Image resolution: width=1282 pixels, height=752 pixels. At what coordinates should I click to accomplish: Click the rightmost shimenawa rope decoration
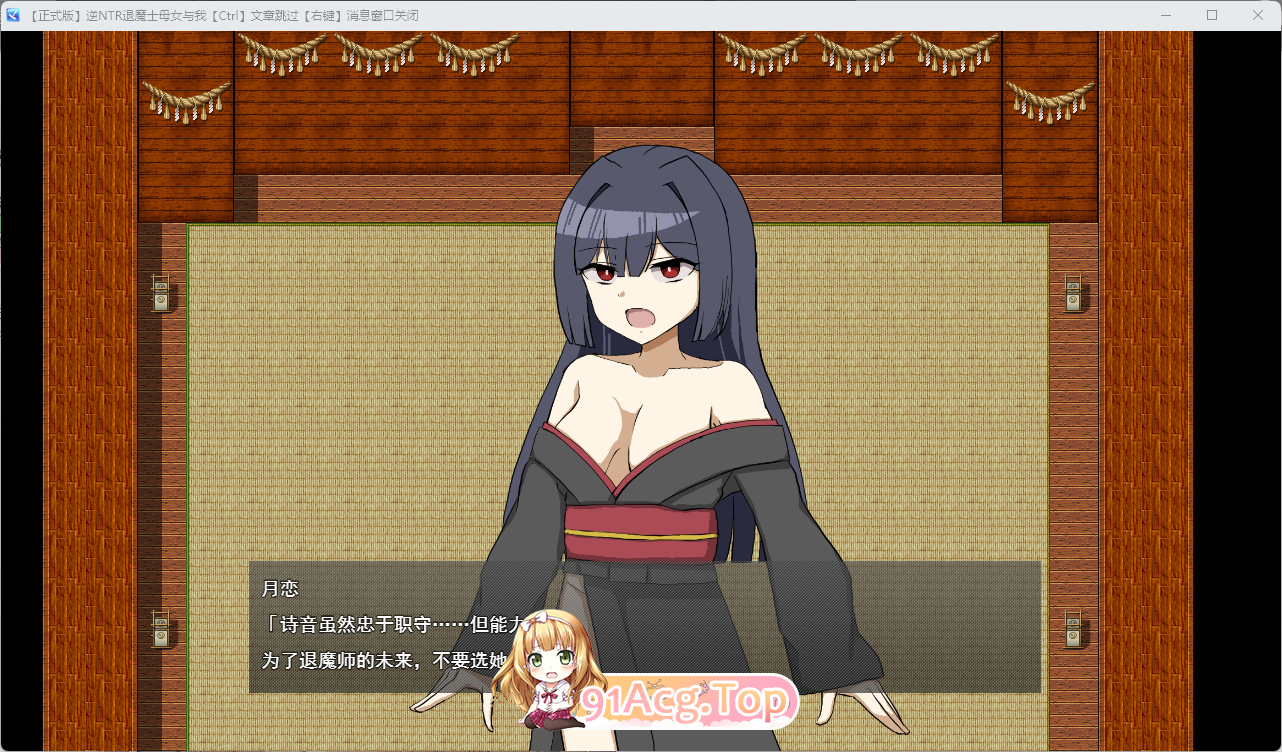pyautogui.click(x=1050, y=100)
